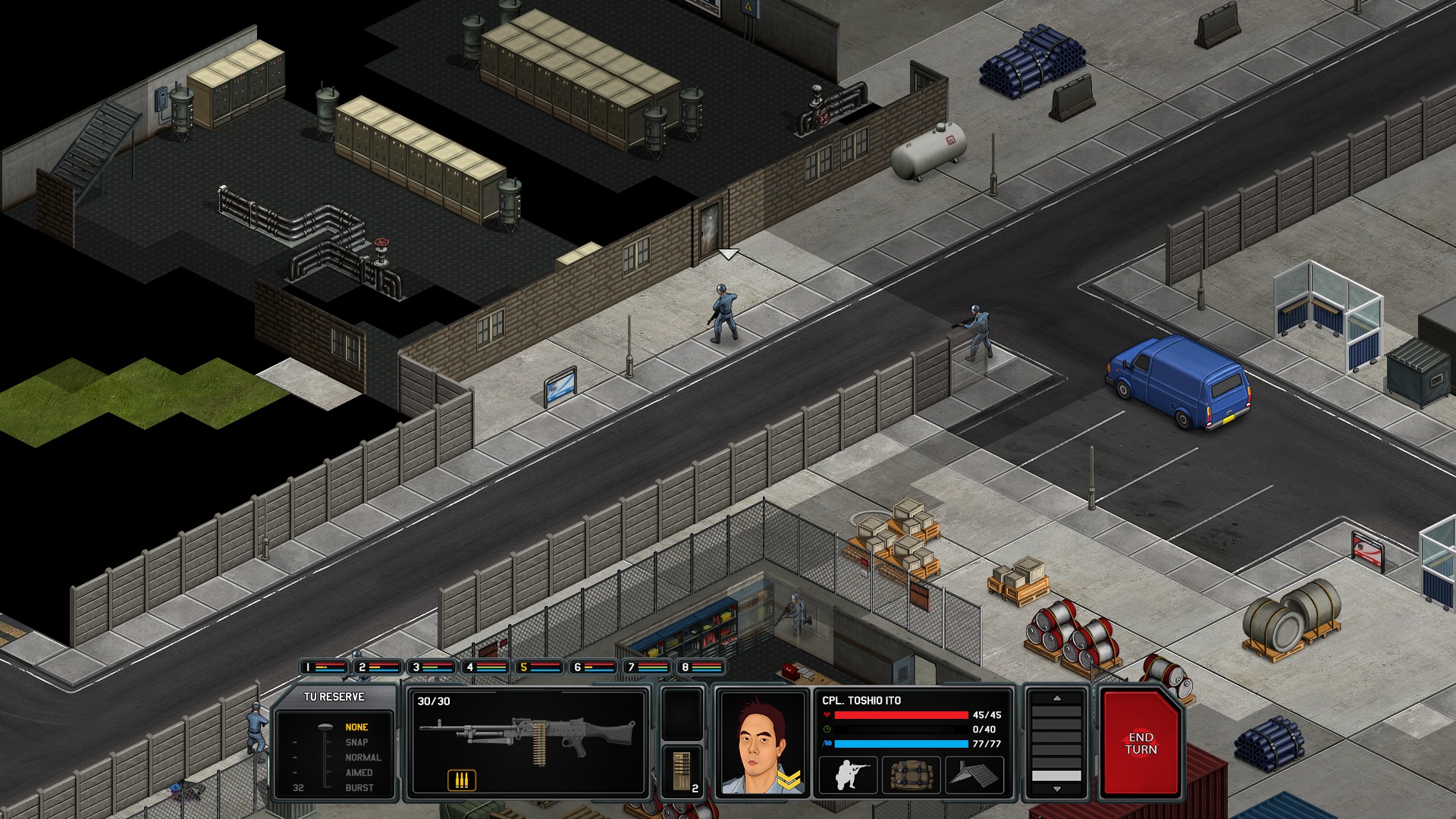End the current turn
1456x819 pixels.
pyautogui.click(x=1140, y=744)
